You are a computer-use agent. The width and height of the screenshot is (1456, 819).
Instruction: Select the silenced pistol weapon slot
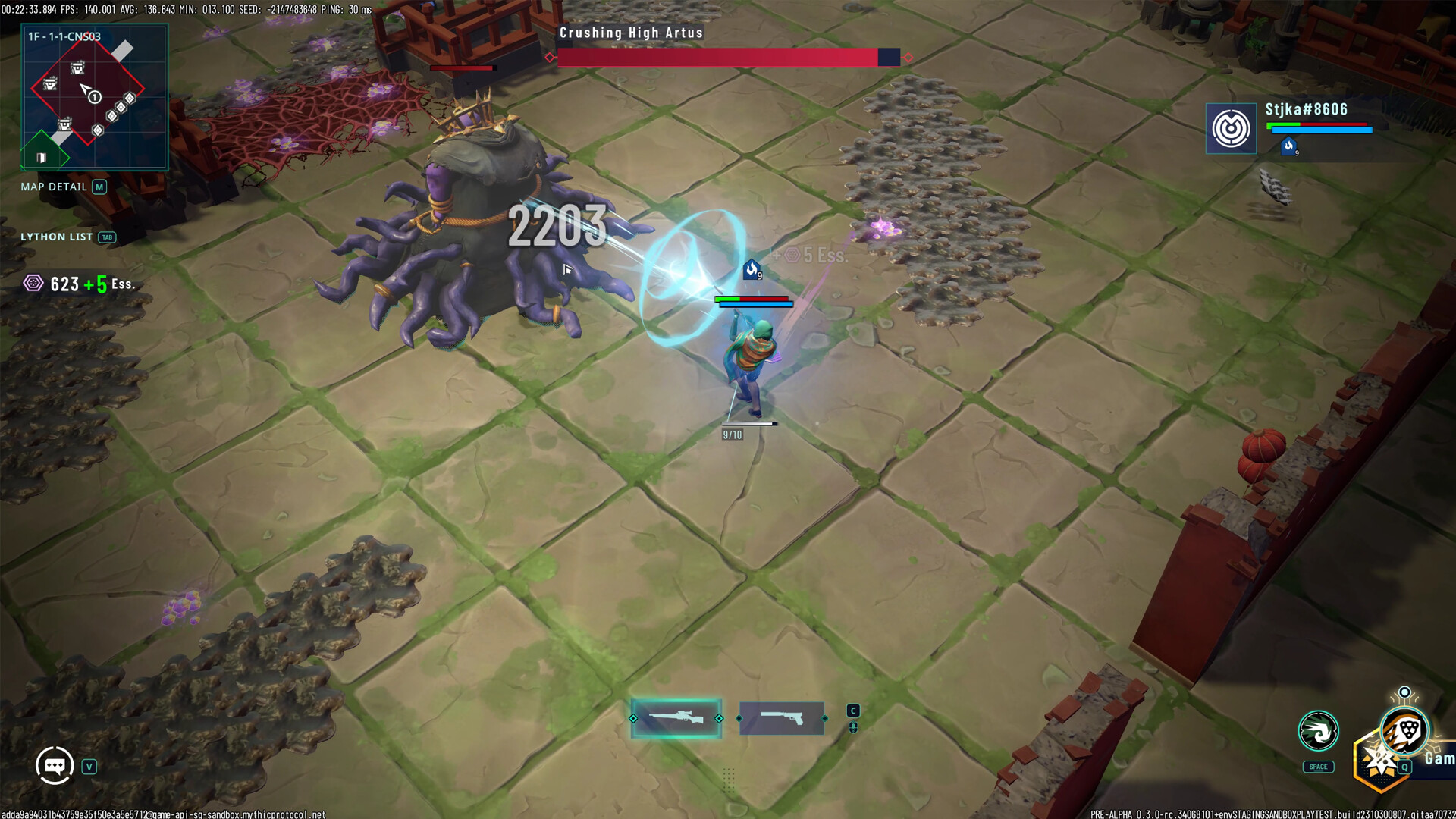[783, 715]
